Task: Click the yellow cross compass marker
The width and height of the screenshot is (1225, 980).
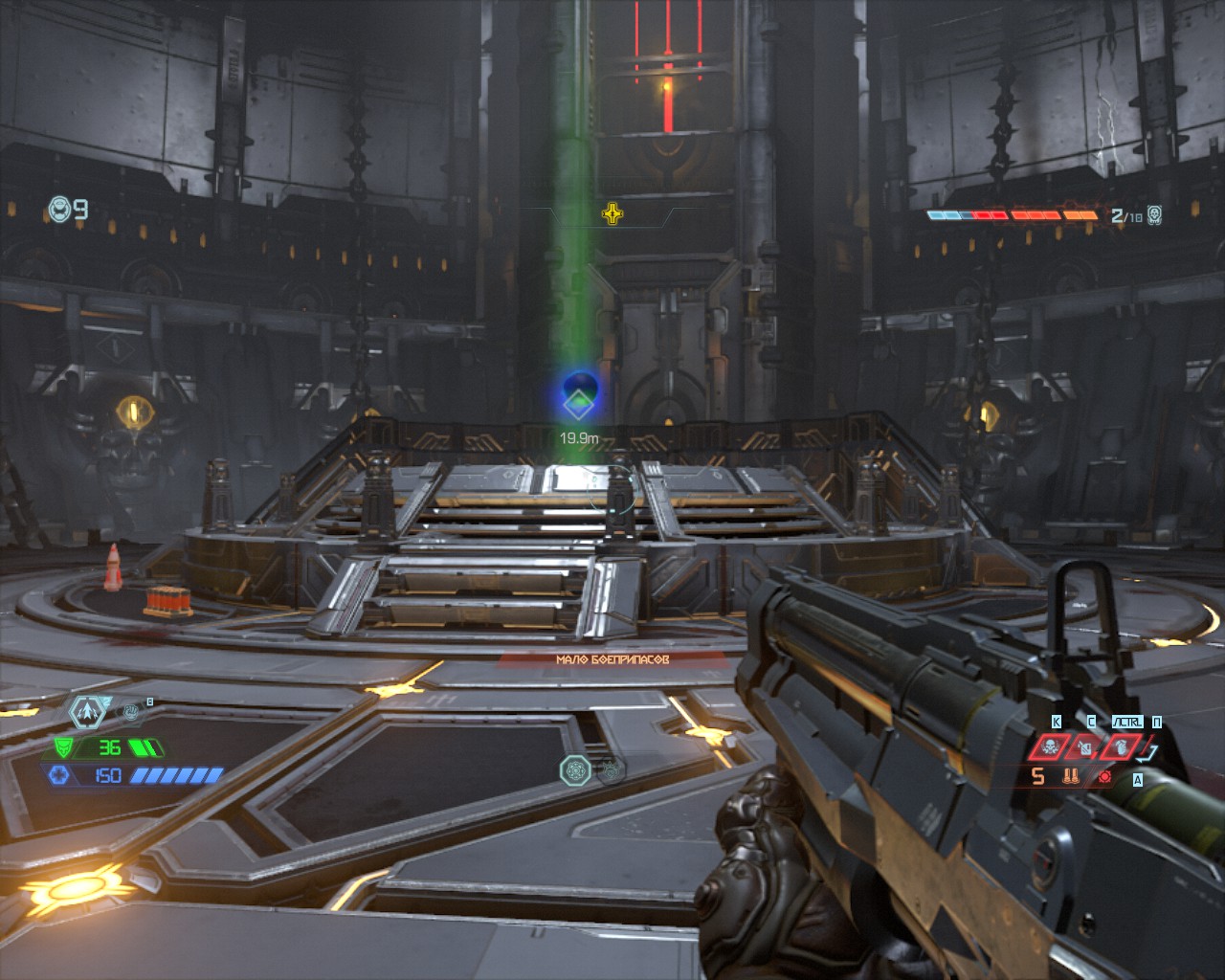Action: (612, 213)
